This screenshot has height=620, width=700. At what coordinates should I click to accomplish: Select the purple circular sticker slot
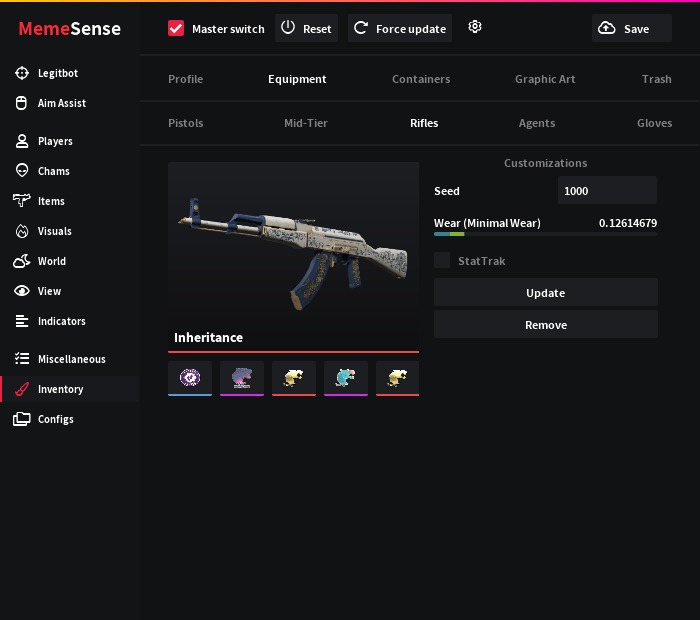coord(190,378)
